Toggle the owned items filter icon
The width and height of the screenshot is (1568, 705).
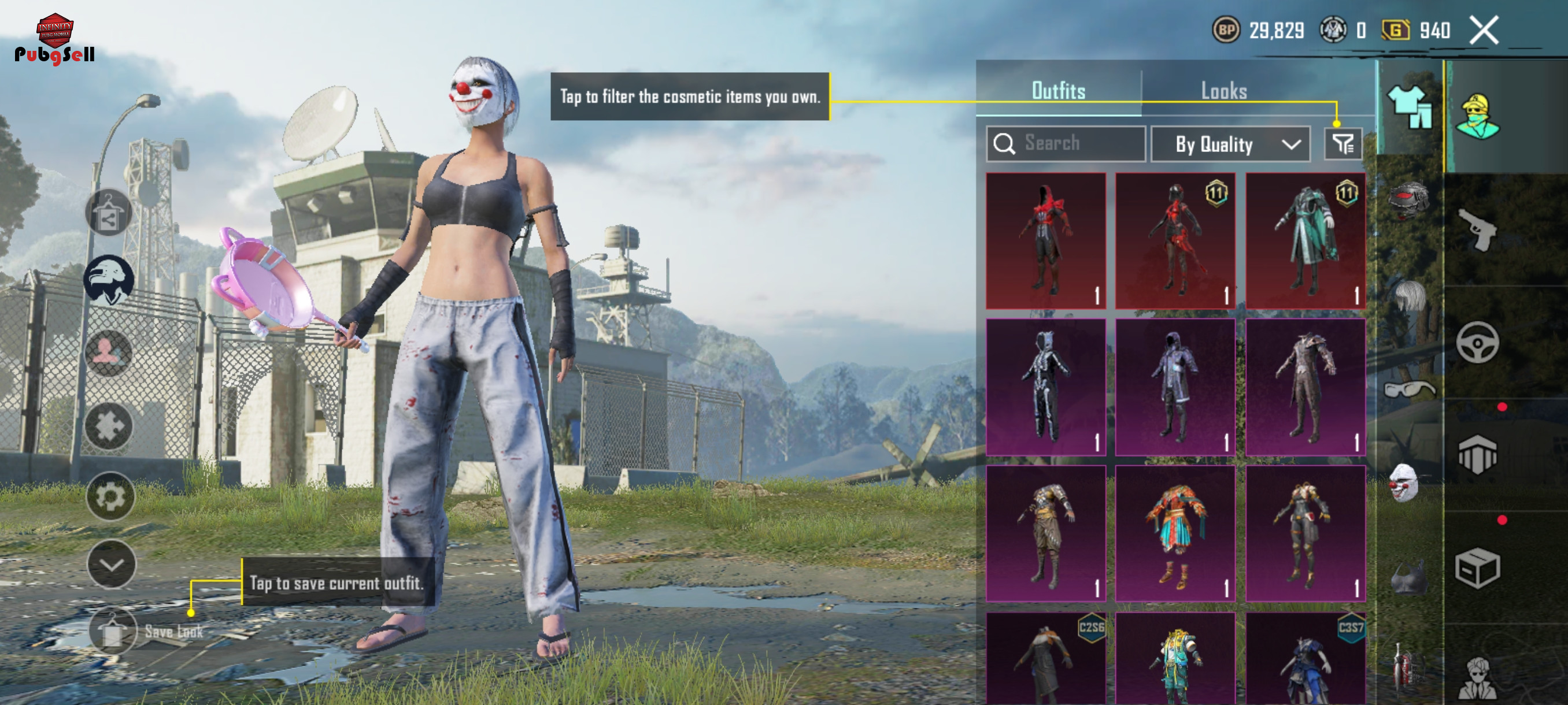[x=1342, y=144]
